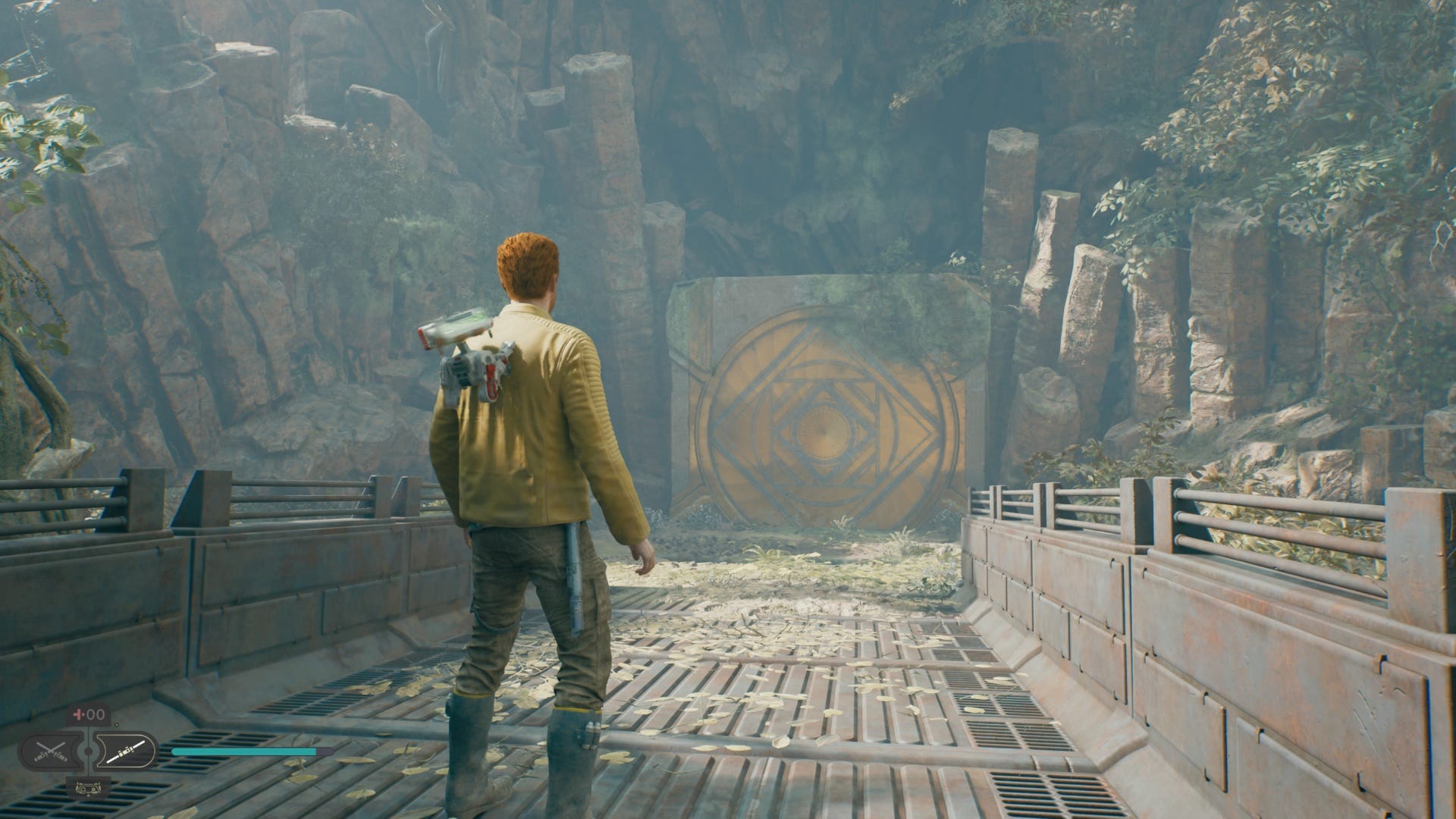Image resolution: width=1456 pixels, height=819 pixels.
Task: Click the BD-1 droid icon below the stances
Action: point(88,789)
